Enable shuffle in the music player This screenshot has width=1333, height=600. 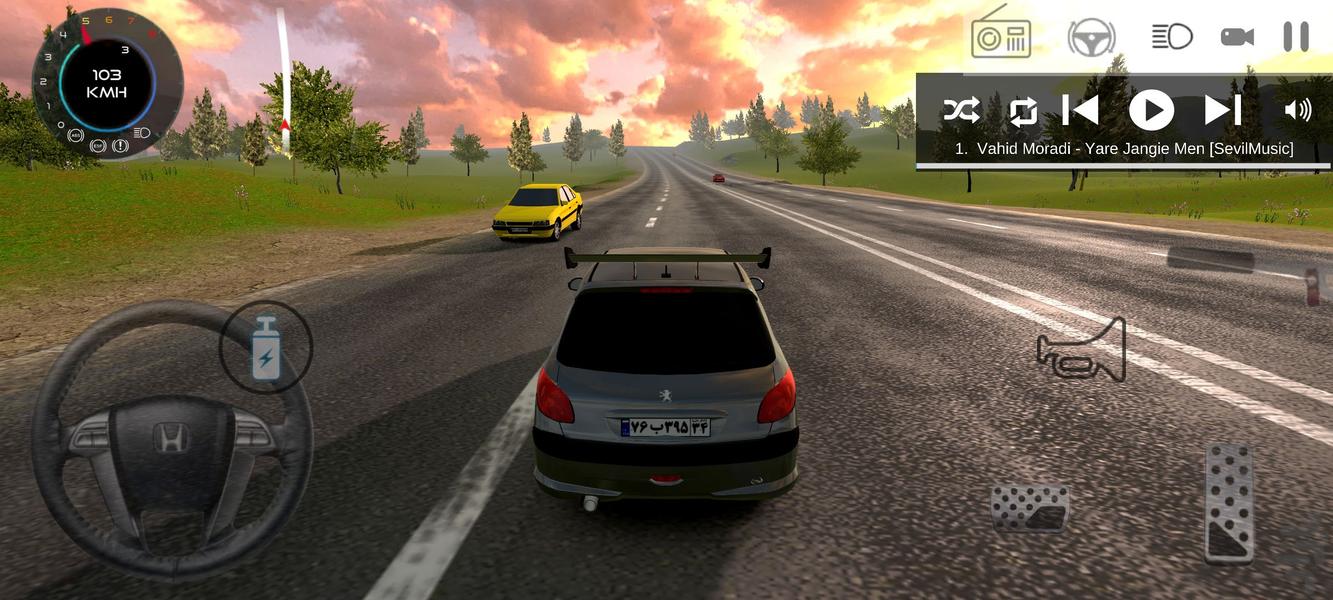coord(962,110)
